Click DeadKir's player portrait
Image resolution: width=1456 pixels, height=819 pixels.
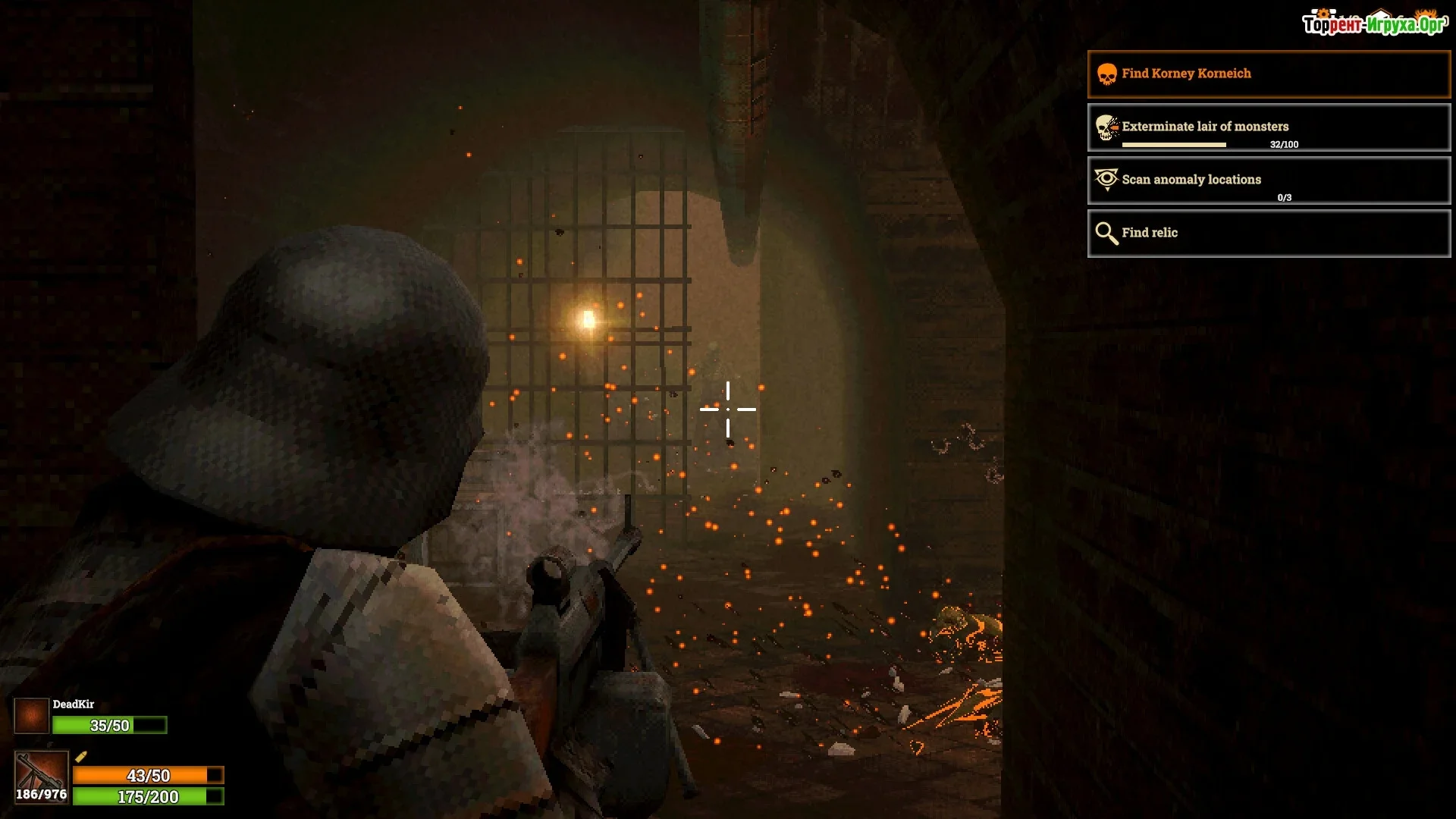(32, 716)
